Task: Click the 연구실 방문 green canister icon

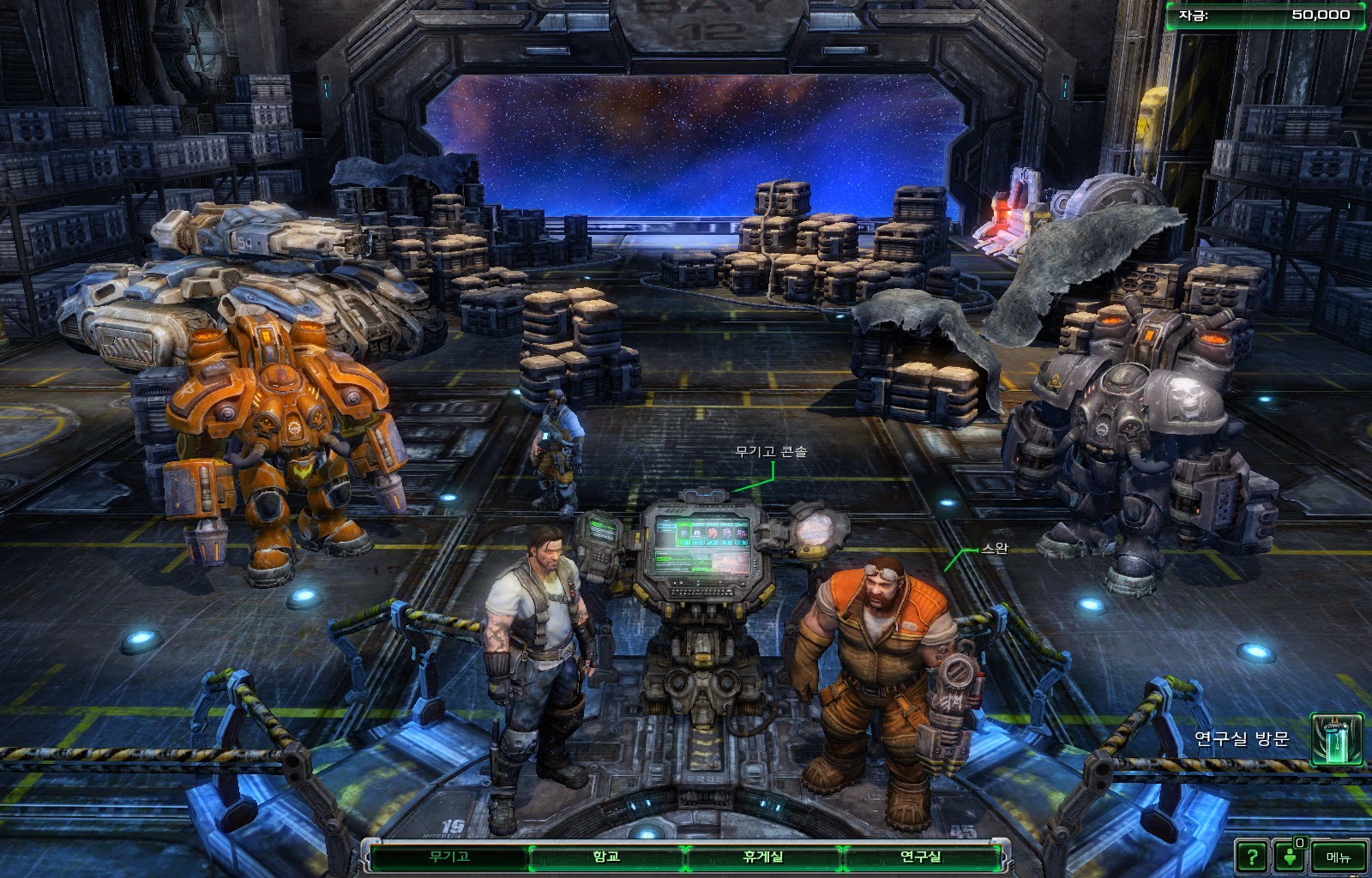Action: tap(1337, 739)
